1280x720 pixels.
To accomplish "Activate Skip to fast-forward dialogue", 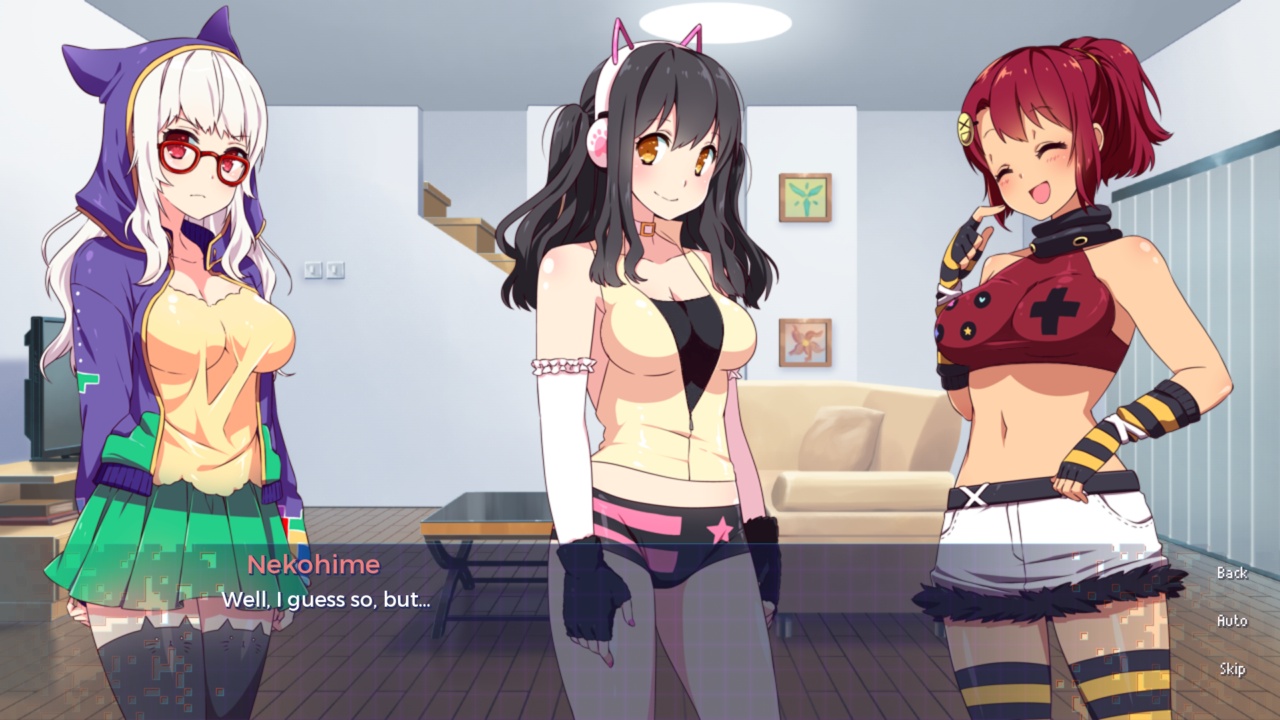I will tap(1231, 668).
